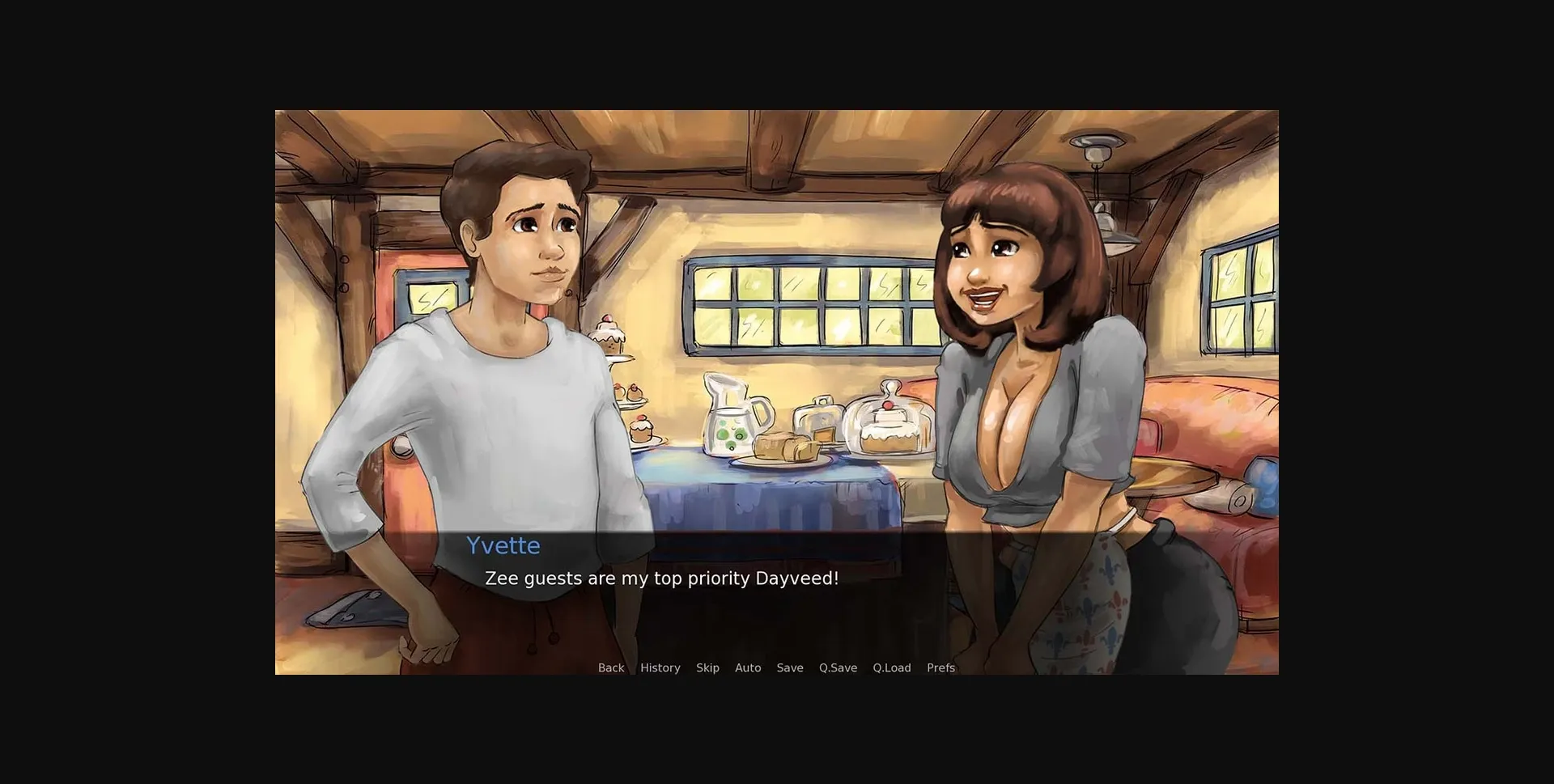Image resolution: width=1554 pixels, height=784 pixels.
Task: Open the Prefs settings screen
Action: click(940, 667)
